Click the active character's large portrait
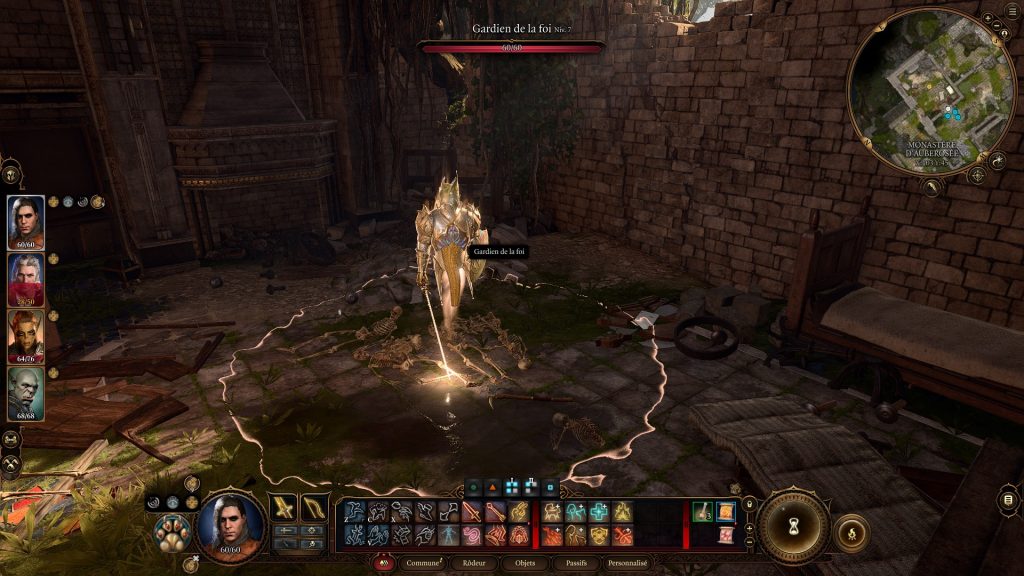1024x576 pixels. [x=231, y=526]
